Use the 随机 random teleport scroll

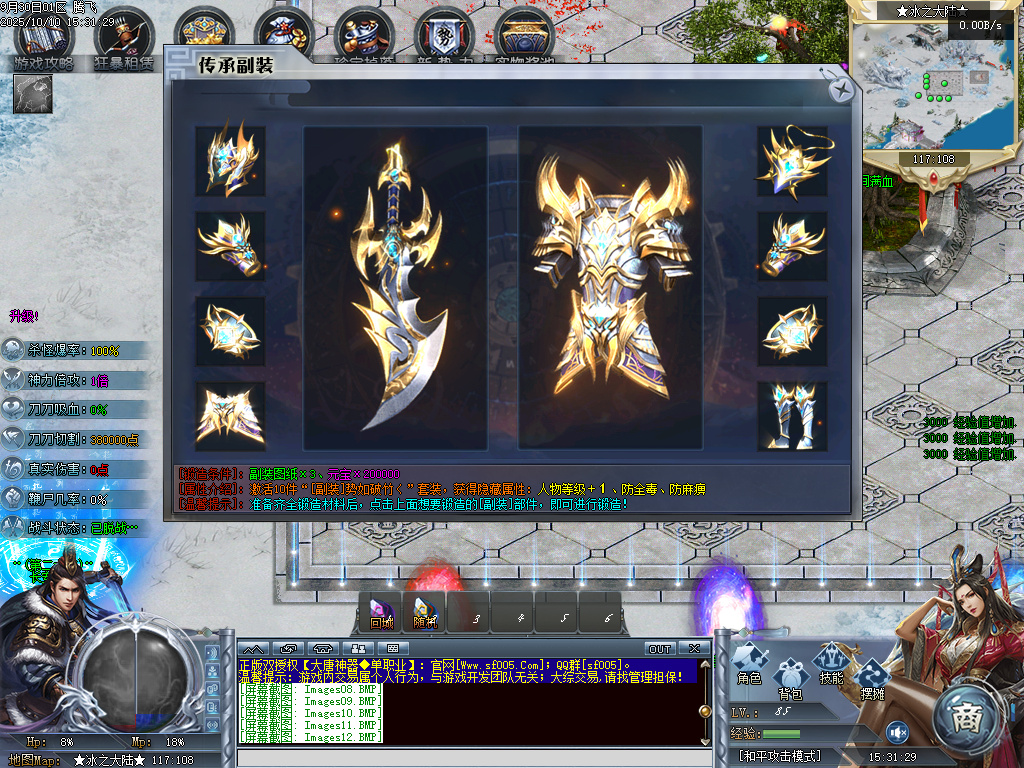(425, 611)
